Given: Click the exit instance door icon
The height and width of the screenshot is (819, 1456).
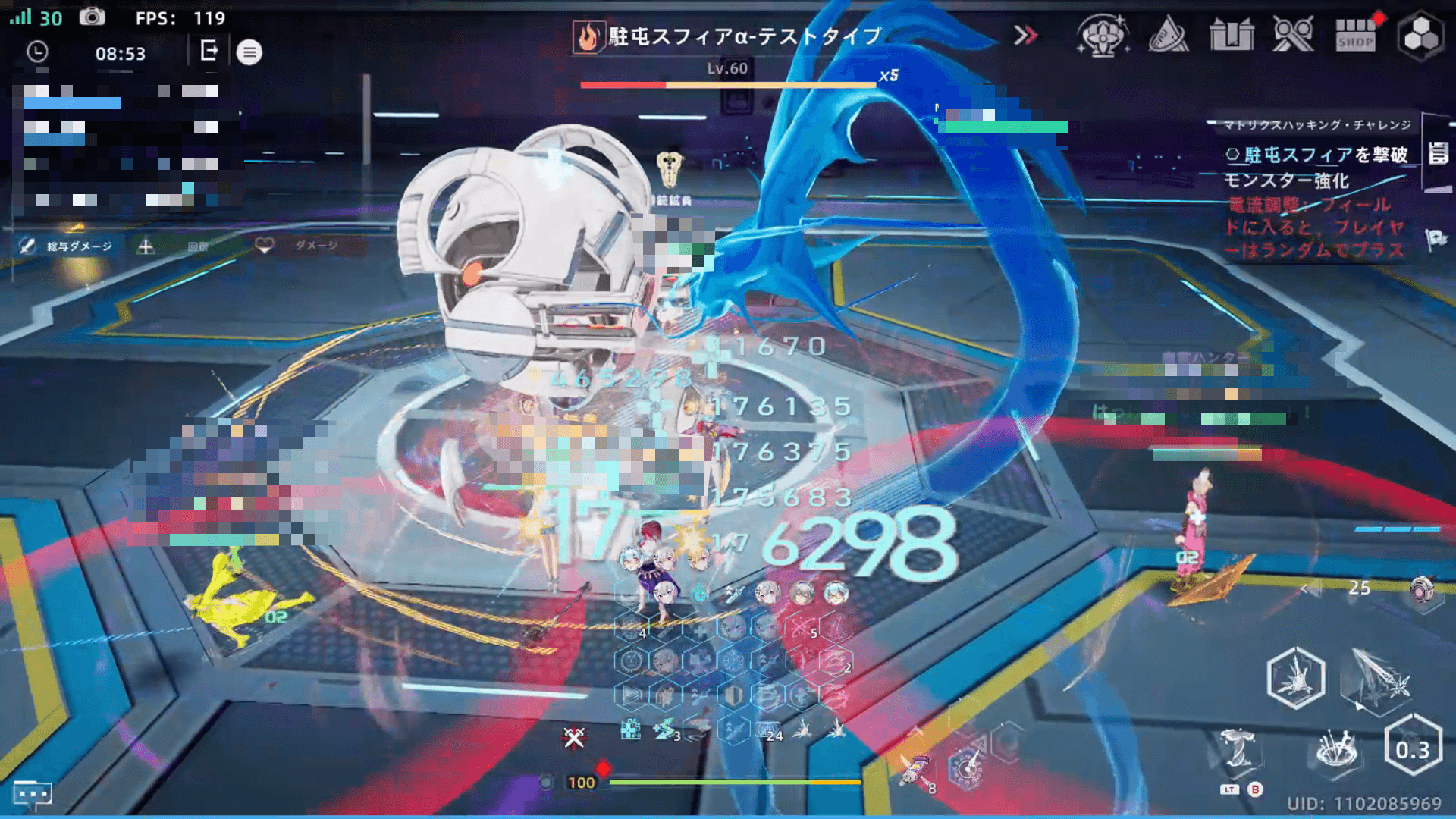Looking at the screenshot, I should [209, 52].
